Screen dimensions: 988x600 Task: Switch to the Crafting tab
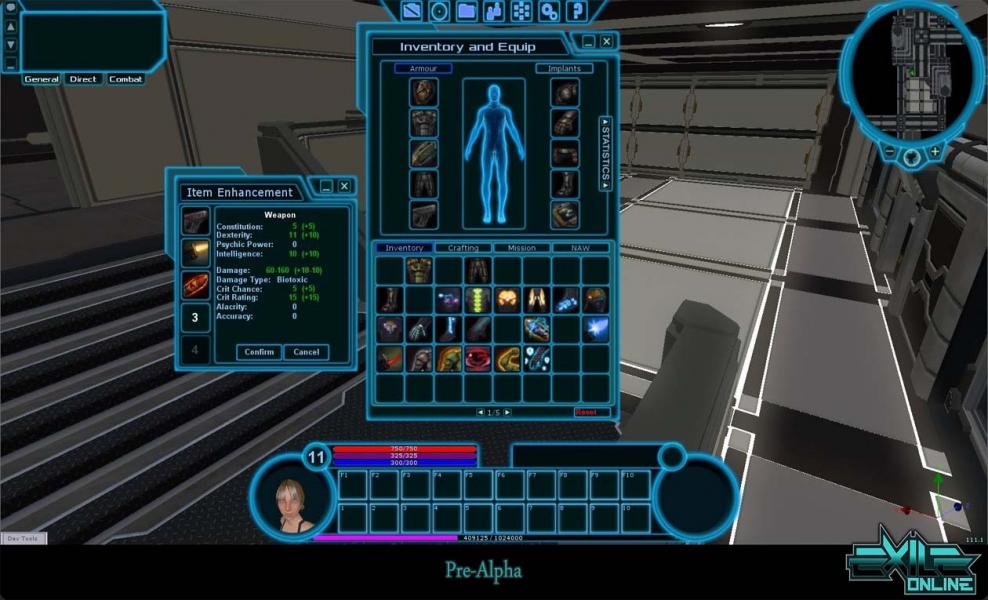click(463, 248)
